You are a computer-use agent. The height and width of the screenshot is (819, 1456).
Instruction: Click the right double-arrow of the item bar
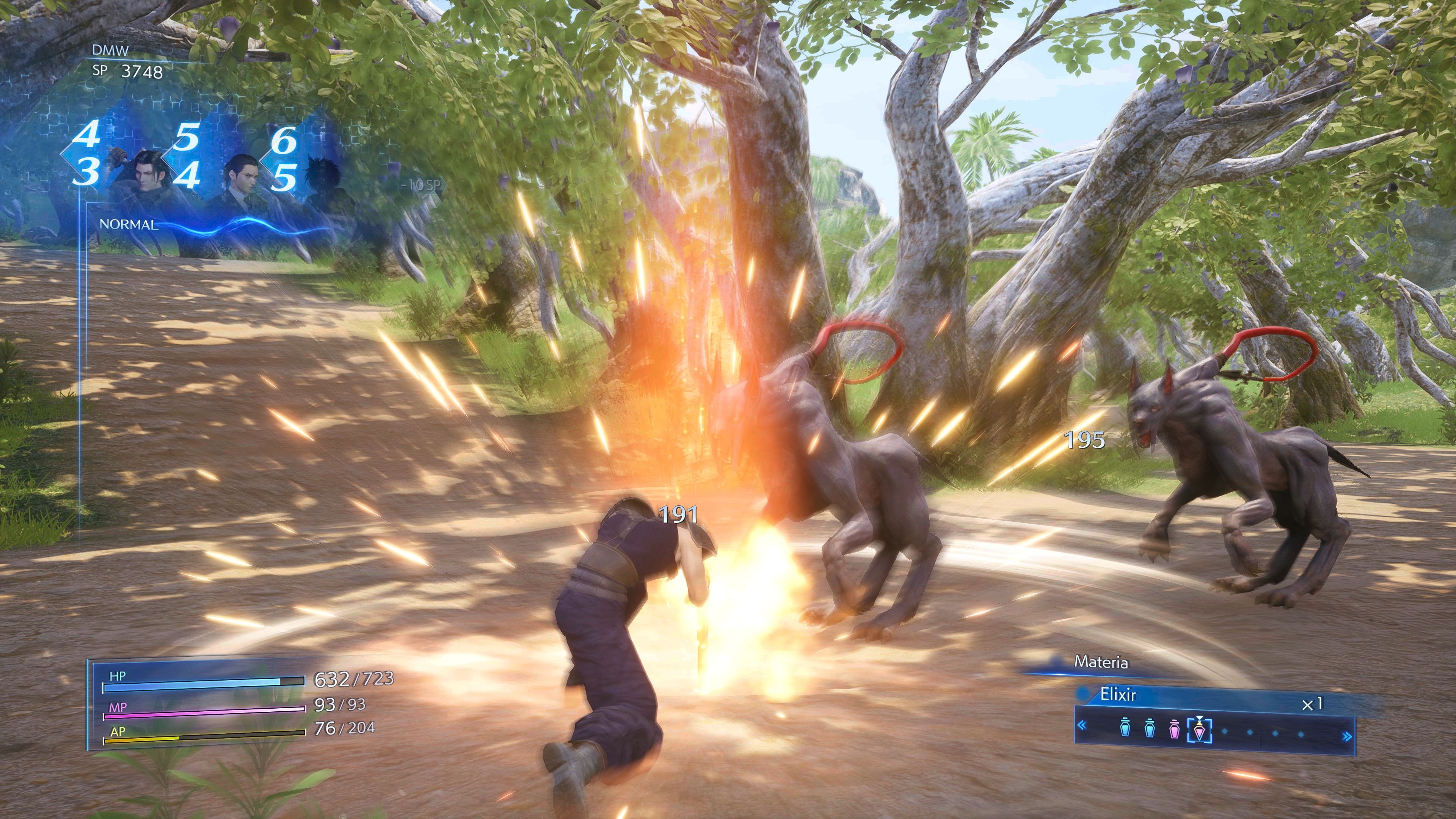point(1347,736)
